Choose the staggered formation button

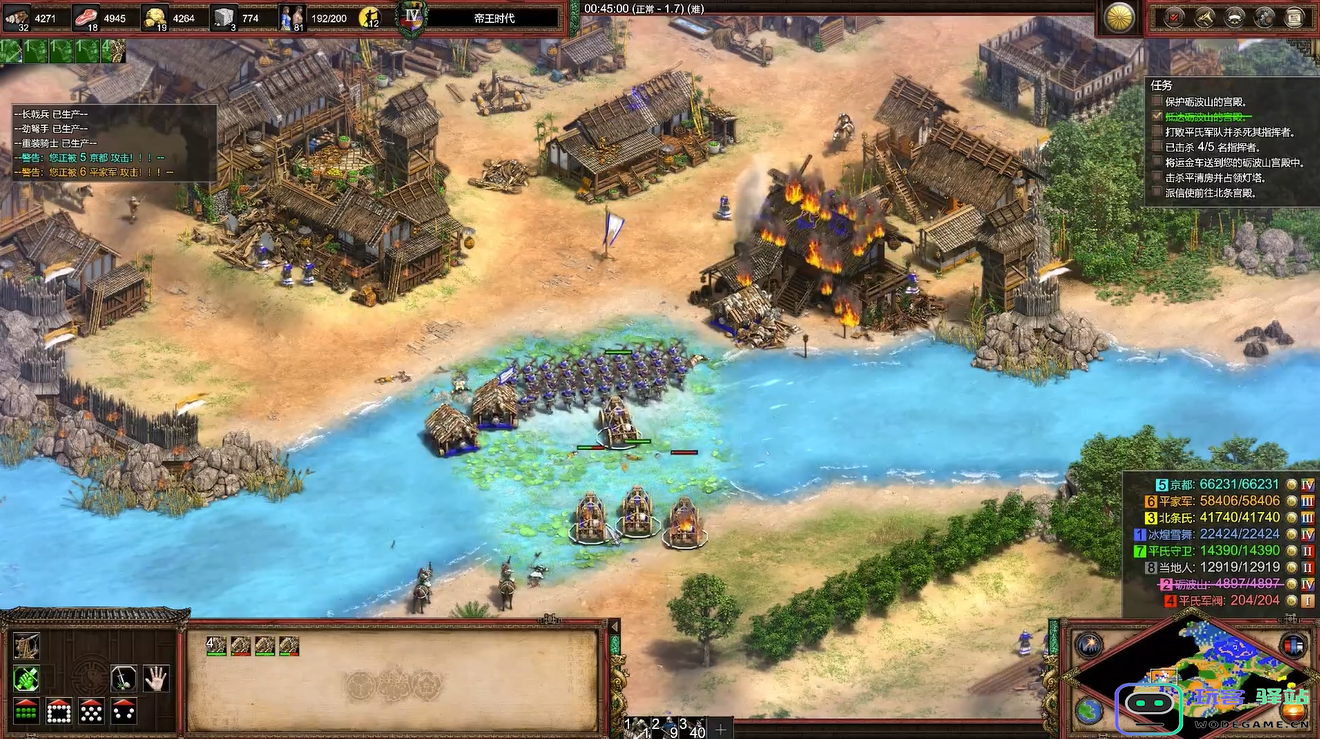point(91,711)
